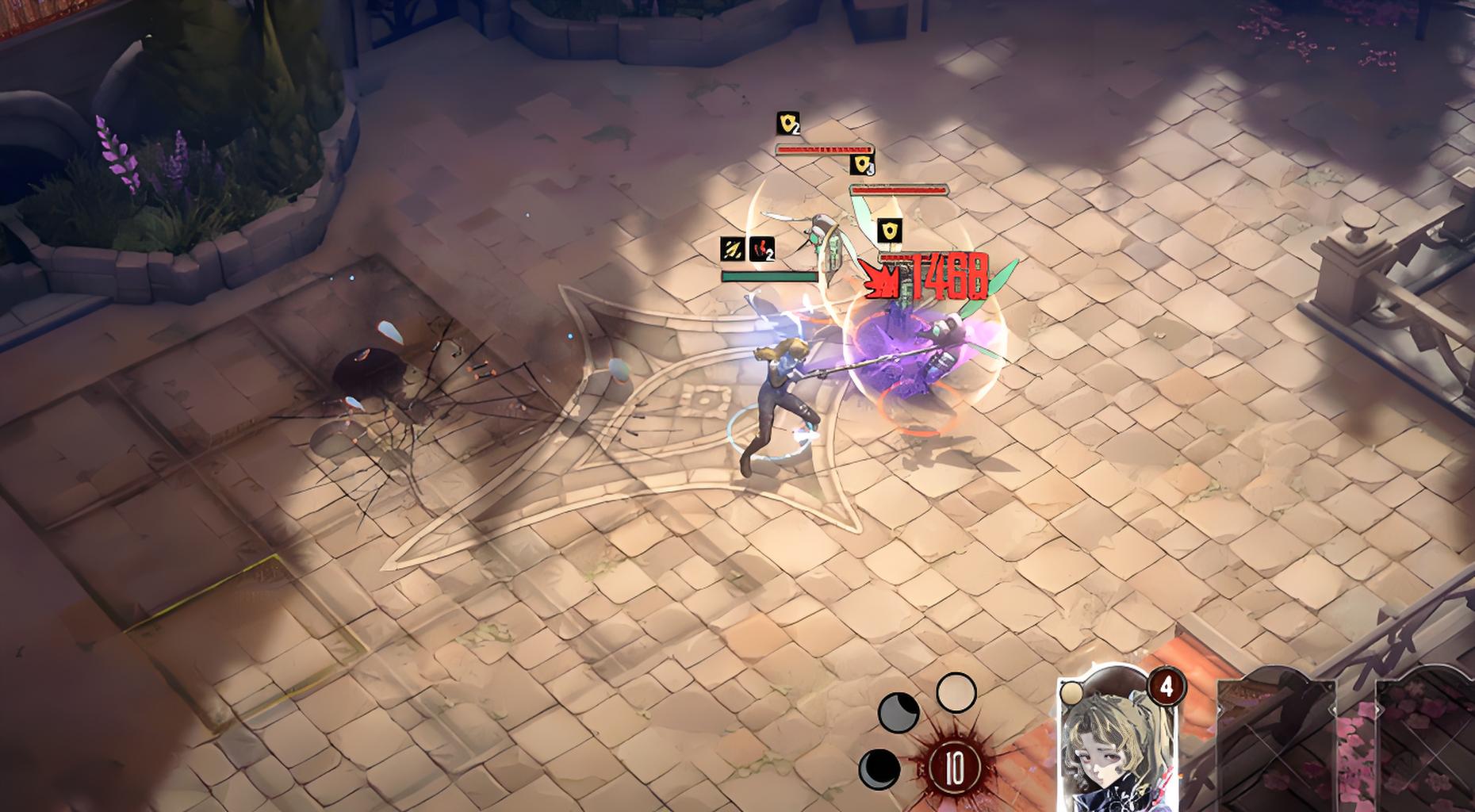Inspect the red status icon marked 2

761,249
